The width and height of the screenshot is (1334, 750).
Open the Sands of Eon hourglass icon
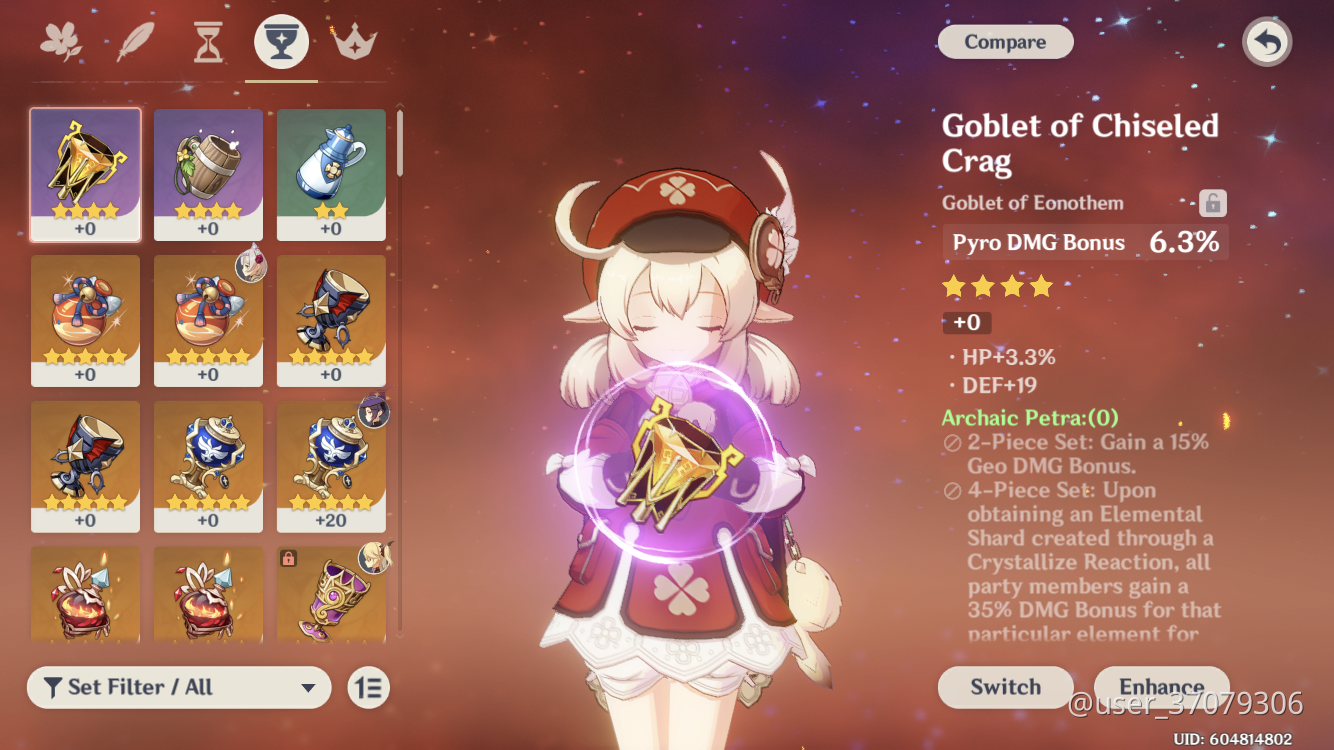pyautogui.click(x=207, y=40)
